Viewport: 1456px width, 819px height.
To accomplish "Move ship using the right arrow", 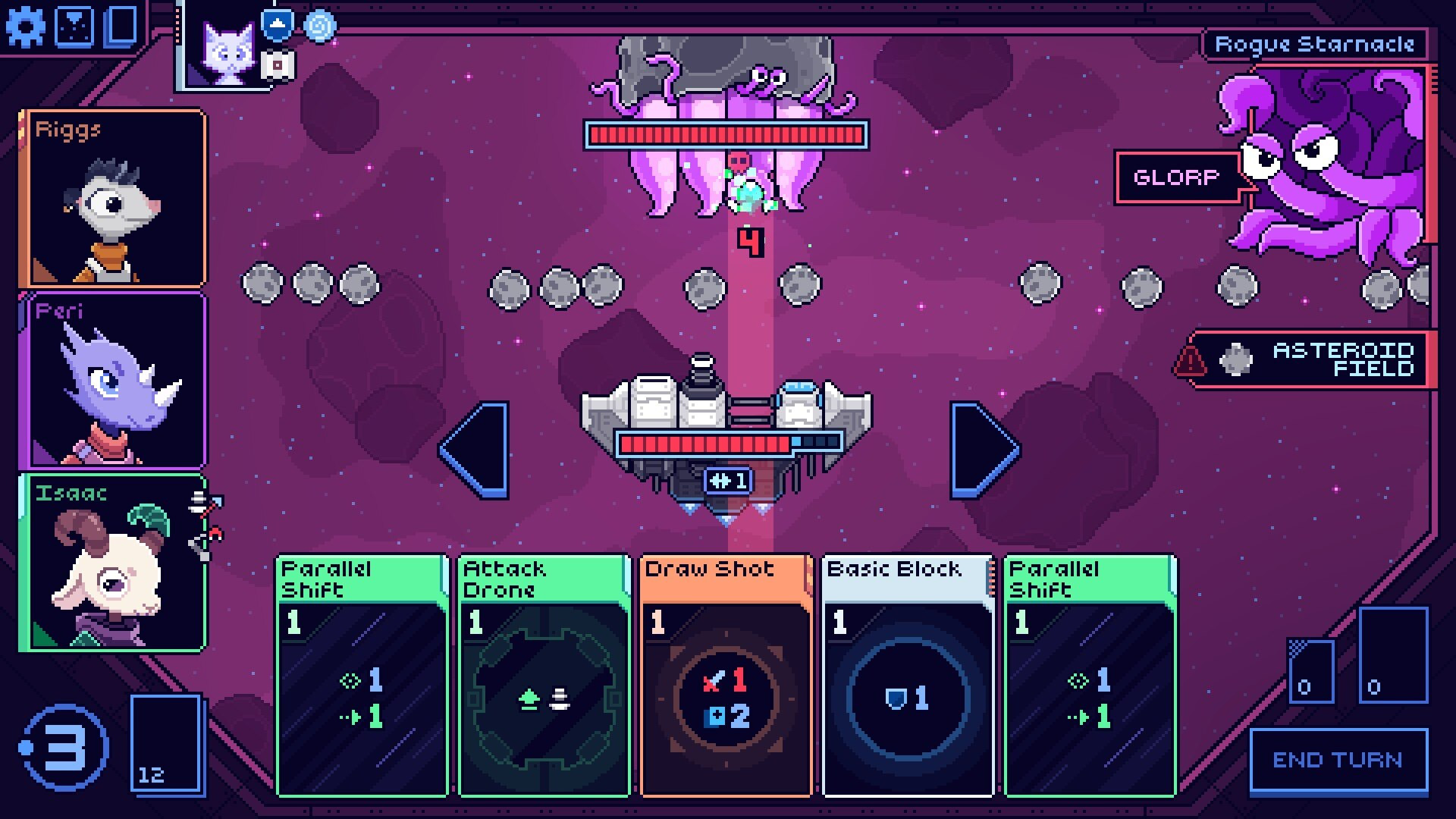I will [983, 450].
